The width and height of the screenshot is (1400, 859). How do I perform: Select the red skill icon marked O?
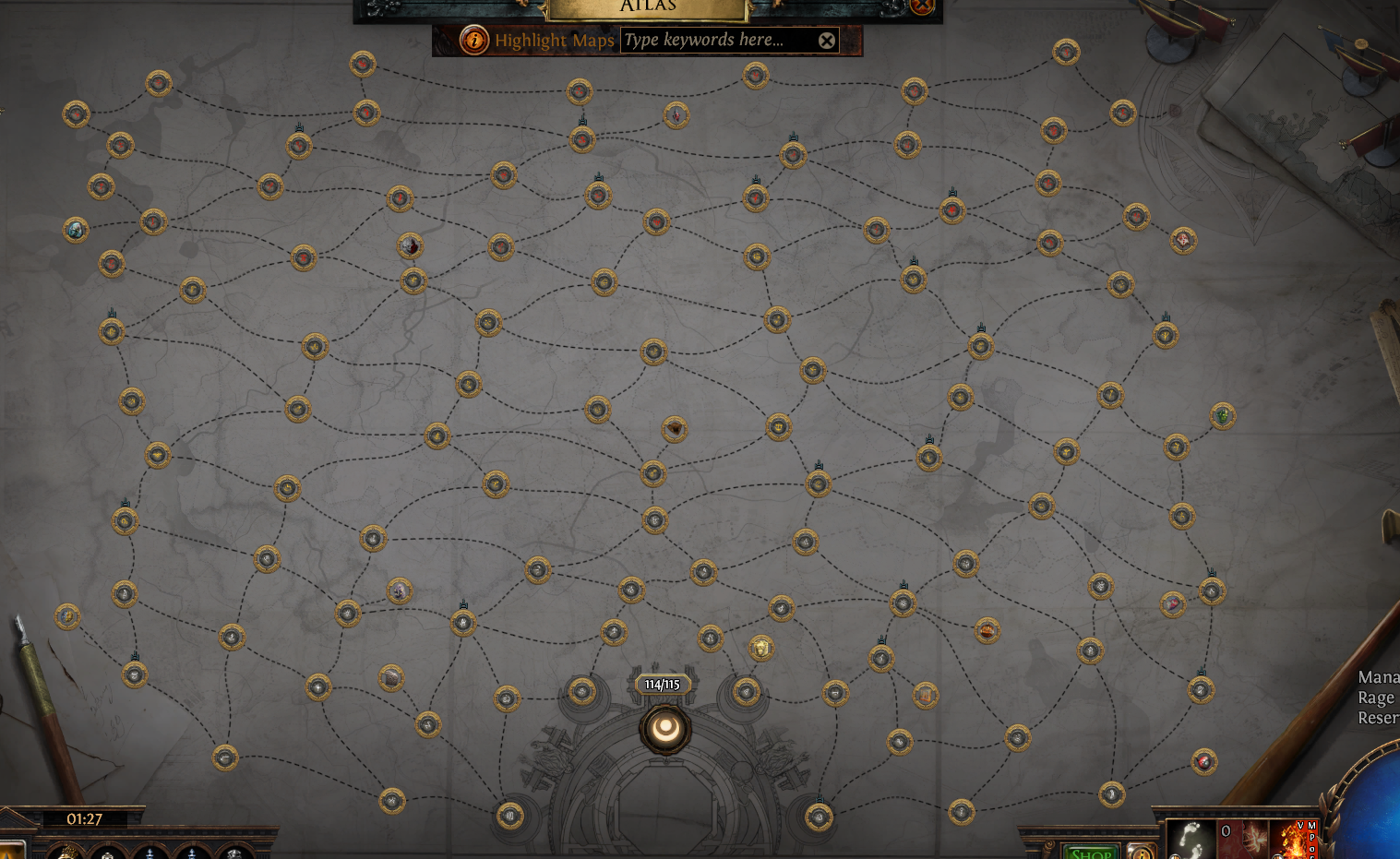(1246, 838)
